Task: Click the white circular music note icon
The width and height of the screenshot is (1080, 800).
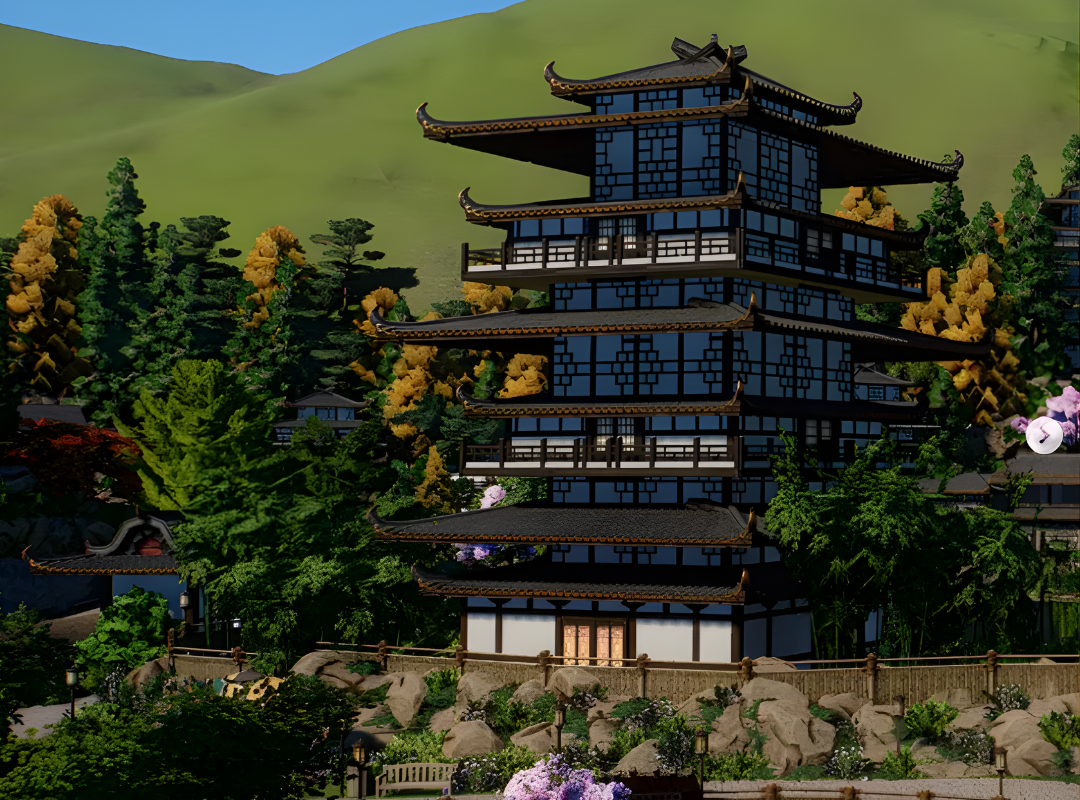Action: [x=1044, y=435]
